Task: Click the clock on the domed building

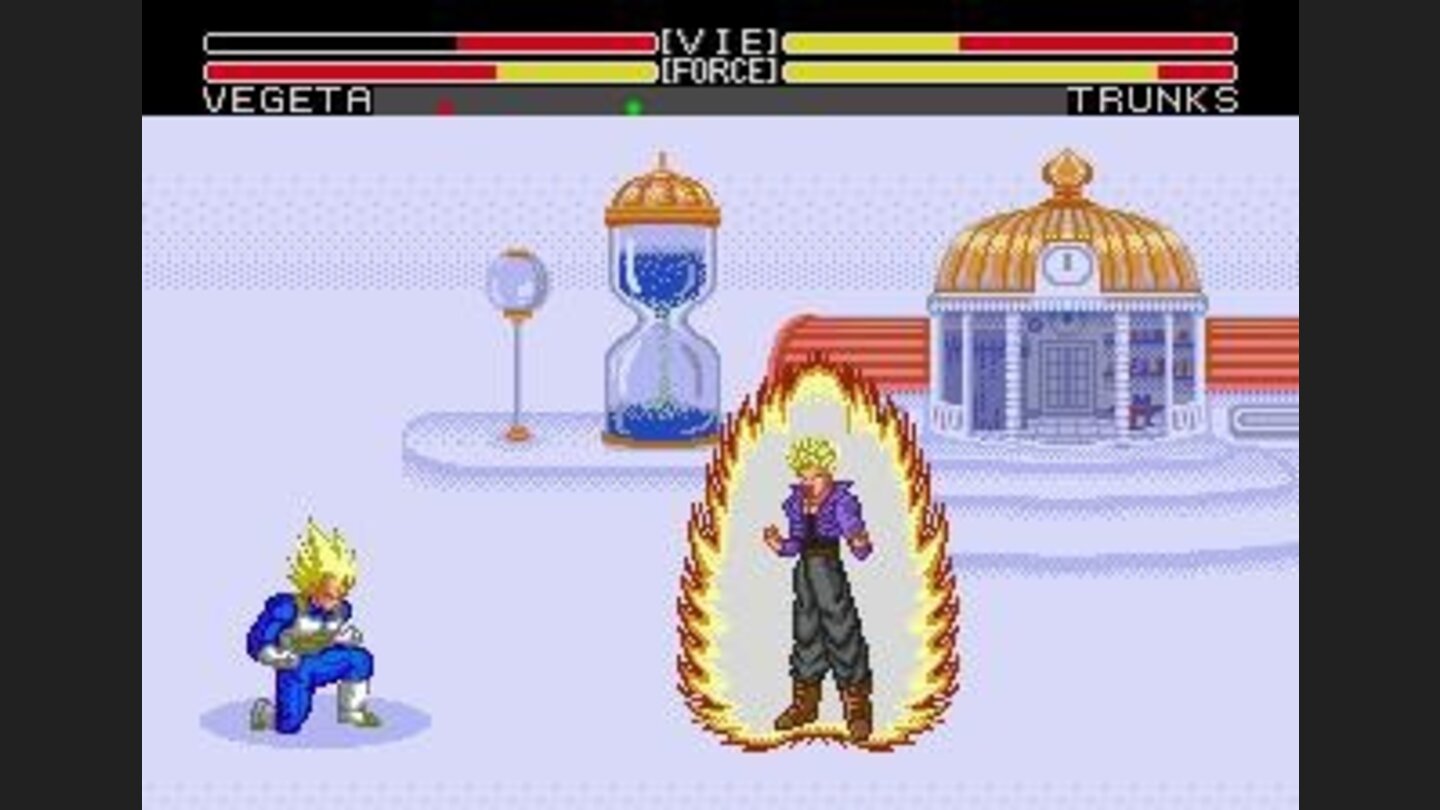Action: click(x=1068, y=265)
